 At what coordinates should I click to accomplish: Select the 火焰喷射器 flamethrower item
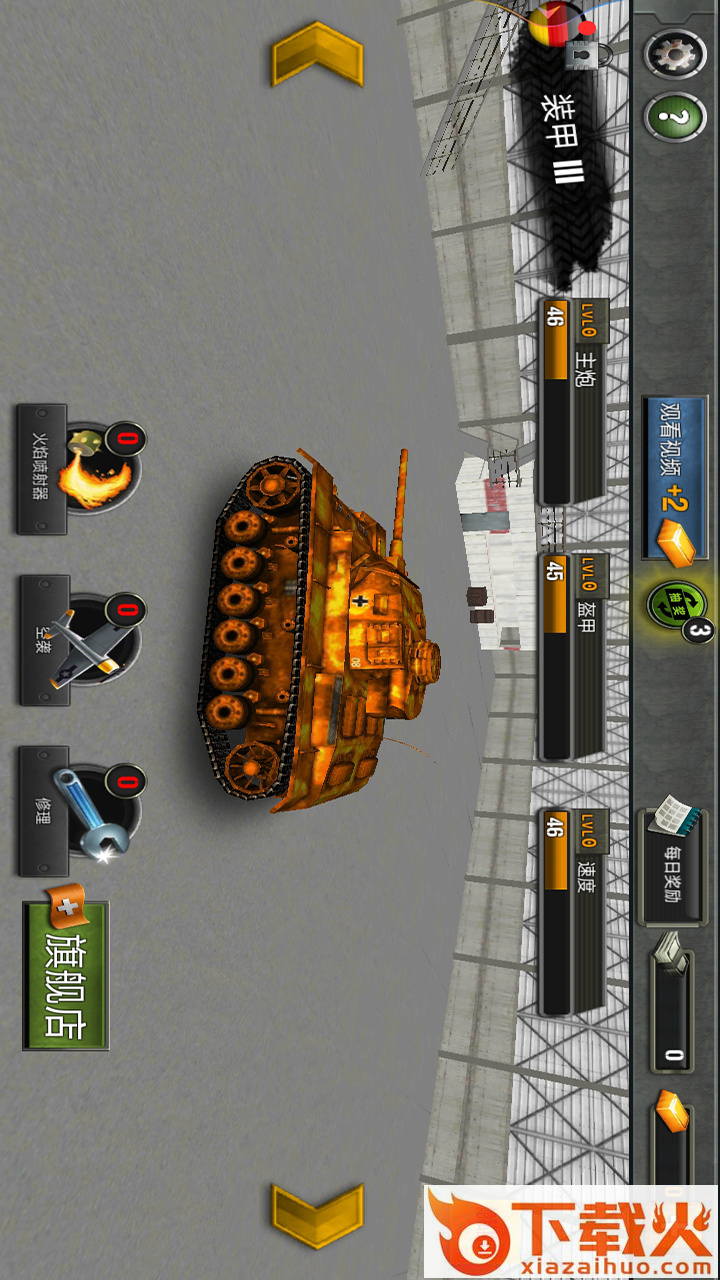(80, 469)
